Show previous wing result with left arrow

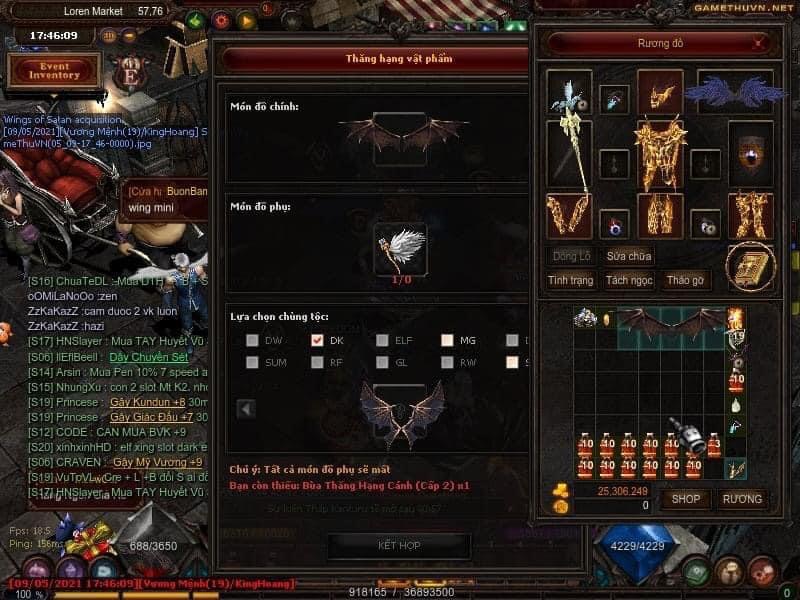tap(246, 408)
